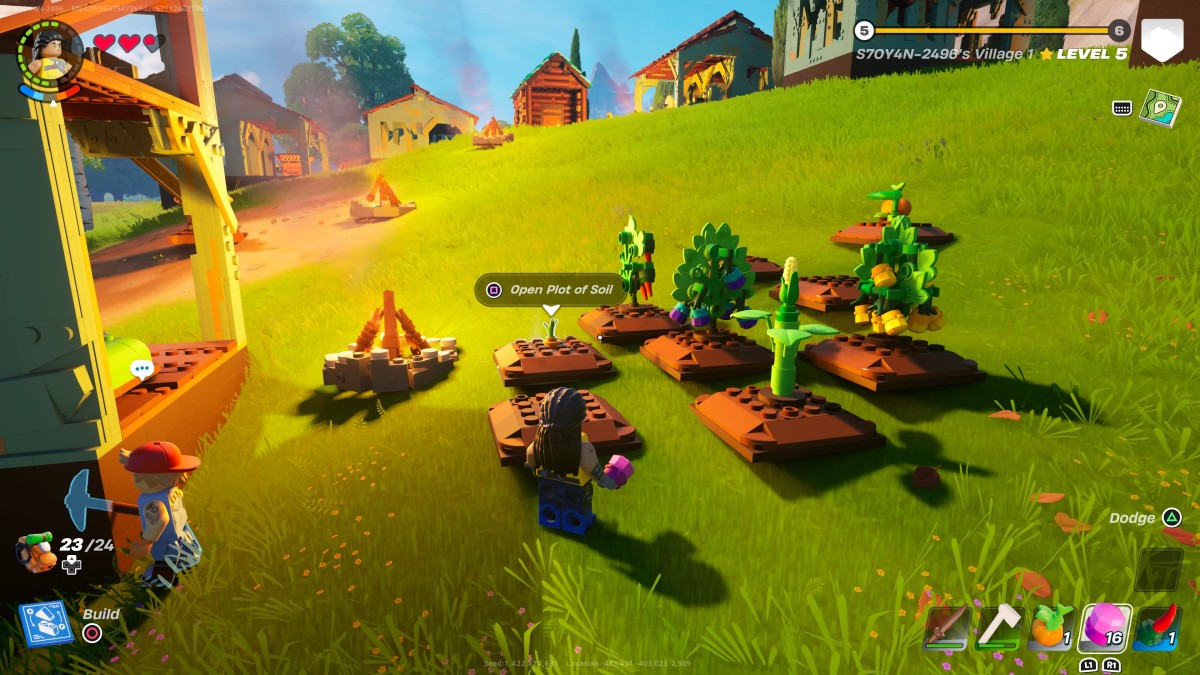Screen dimensions: 1200x675
Task: Select the wooden sword hotbar slot
Action: click(x=945, y=627)
